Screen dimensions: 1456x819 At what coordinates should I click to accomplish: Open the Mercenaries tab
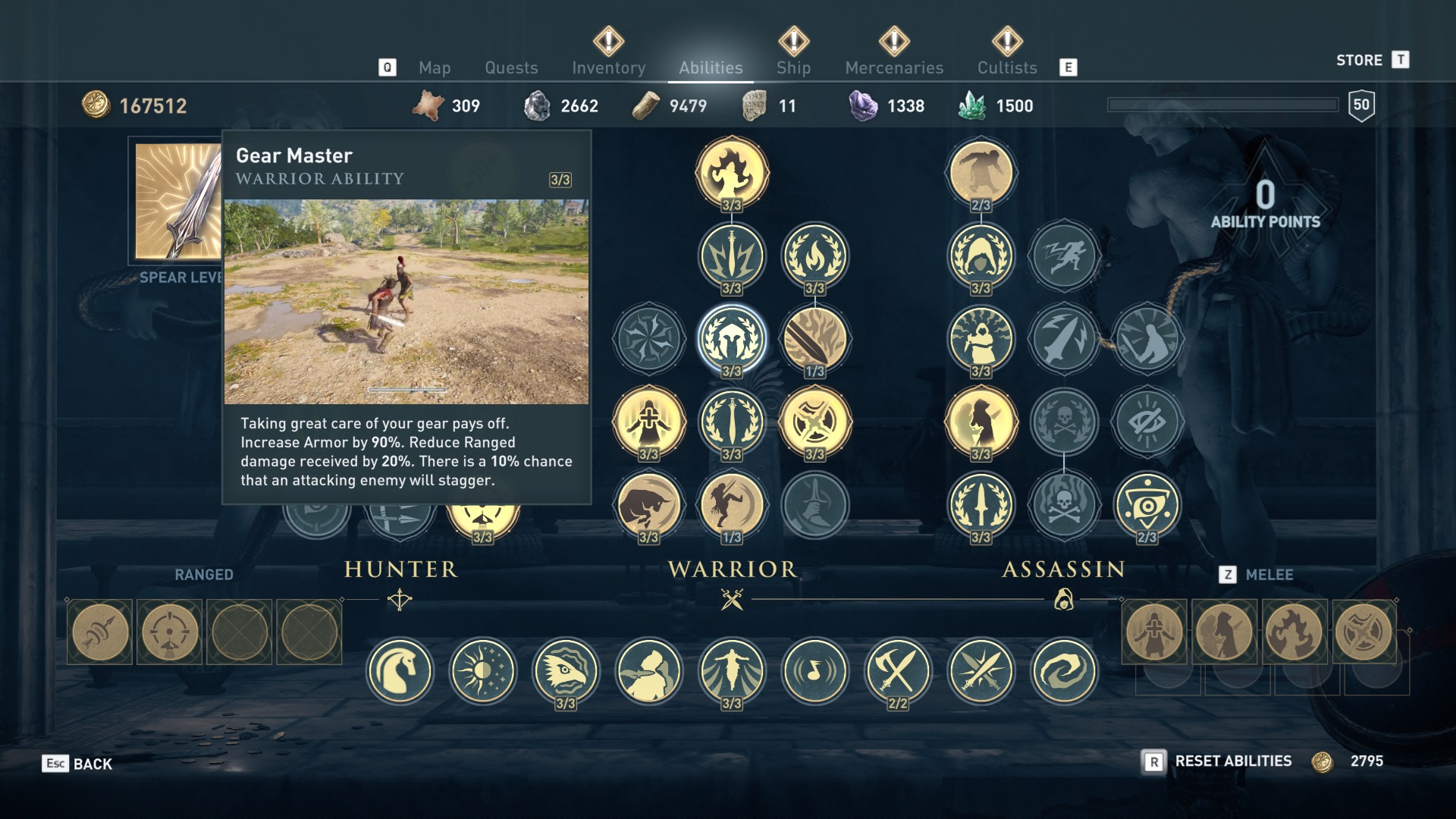(x=894, y=67)
